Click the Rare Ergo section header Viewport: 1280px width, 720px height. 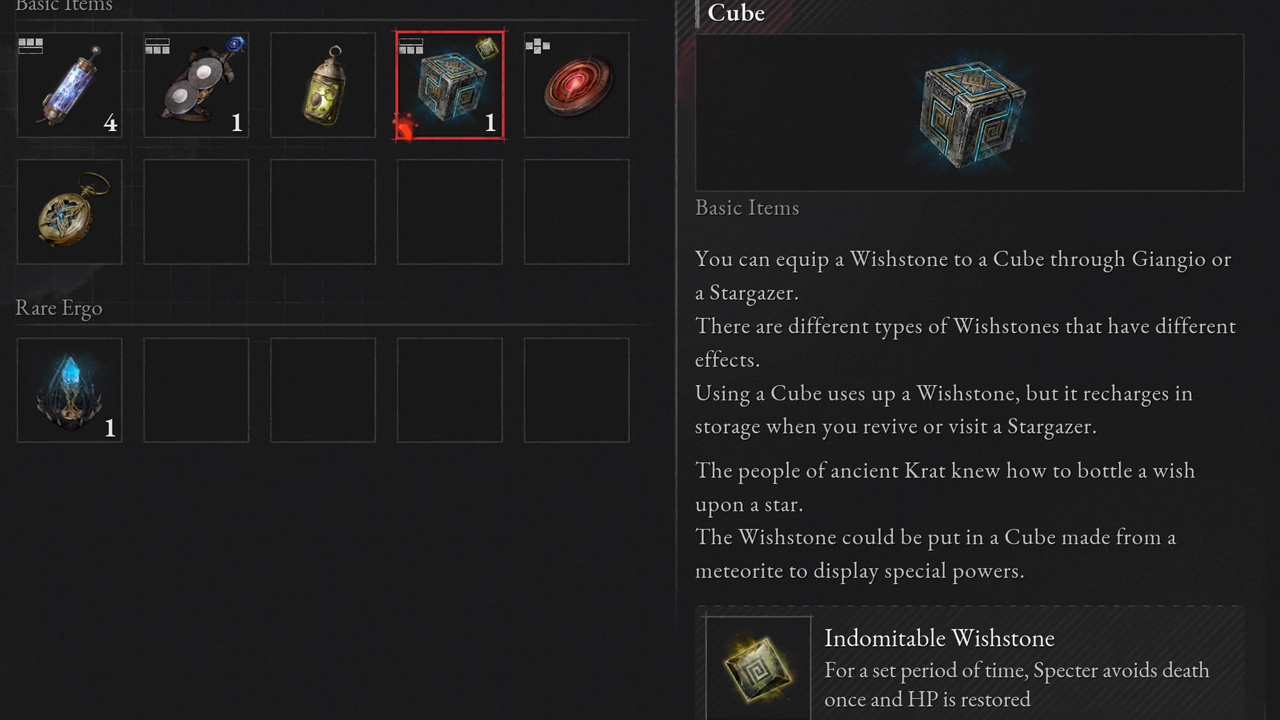pos(58,308)
